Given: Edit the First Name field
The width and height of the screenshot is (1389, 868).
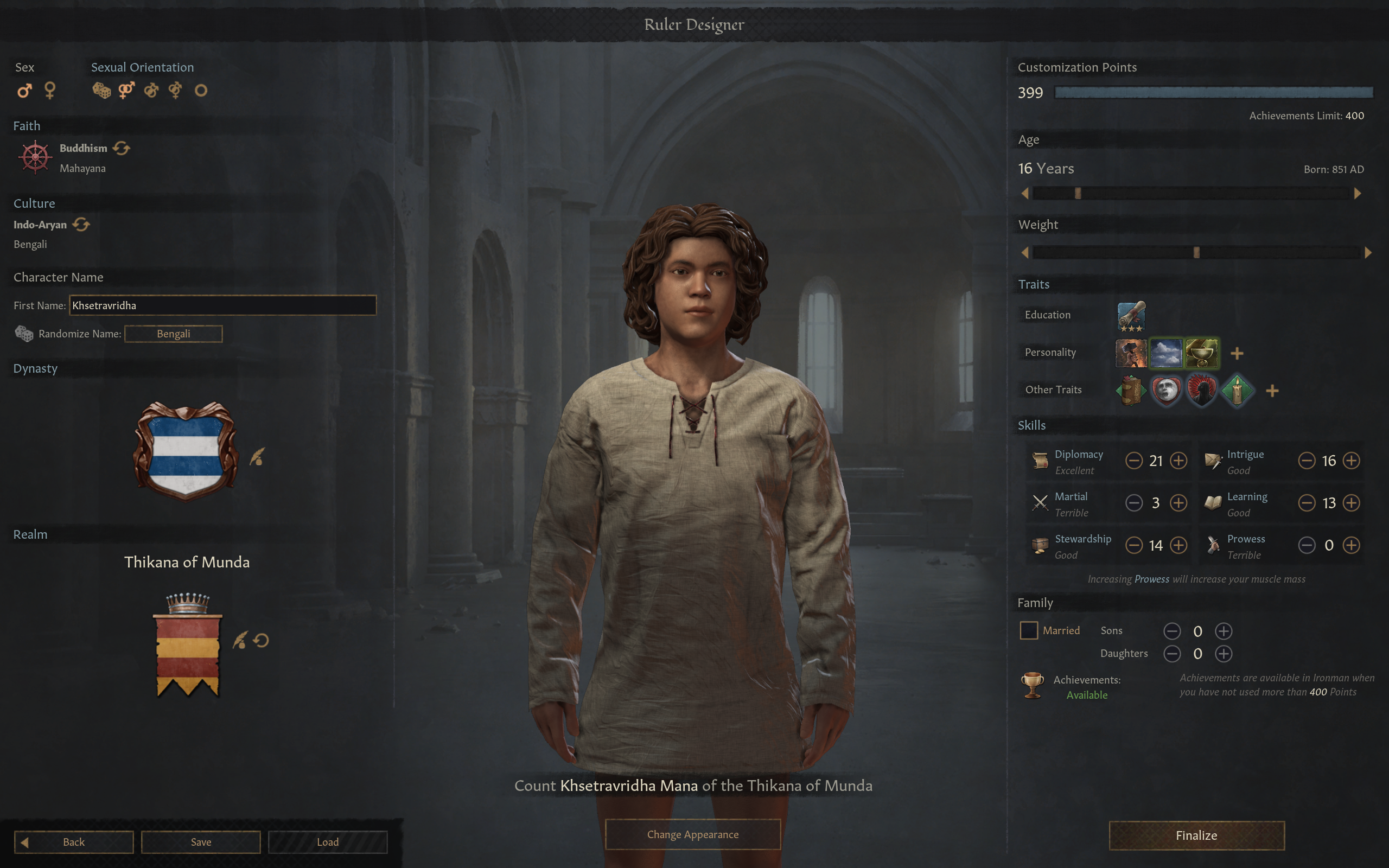Looking at the screenshot, I should (x=222, y=305).
